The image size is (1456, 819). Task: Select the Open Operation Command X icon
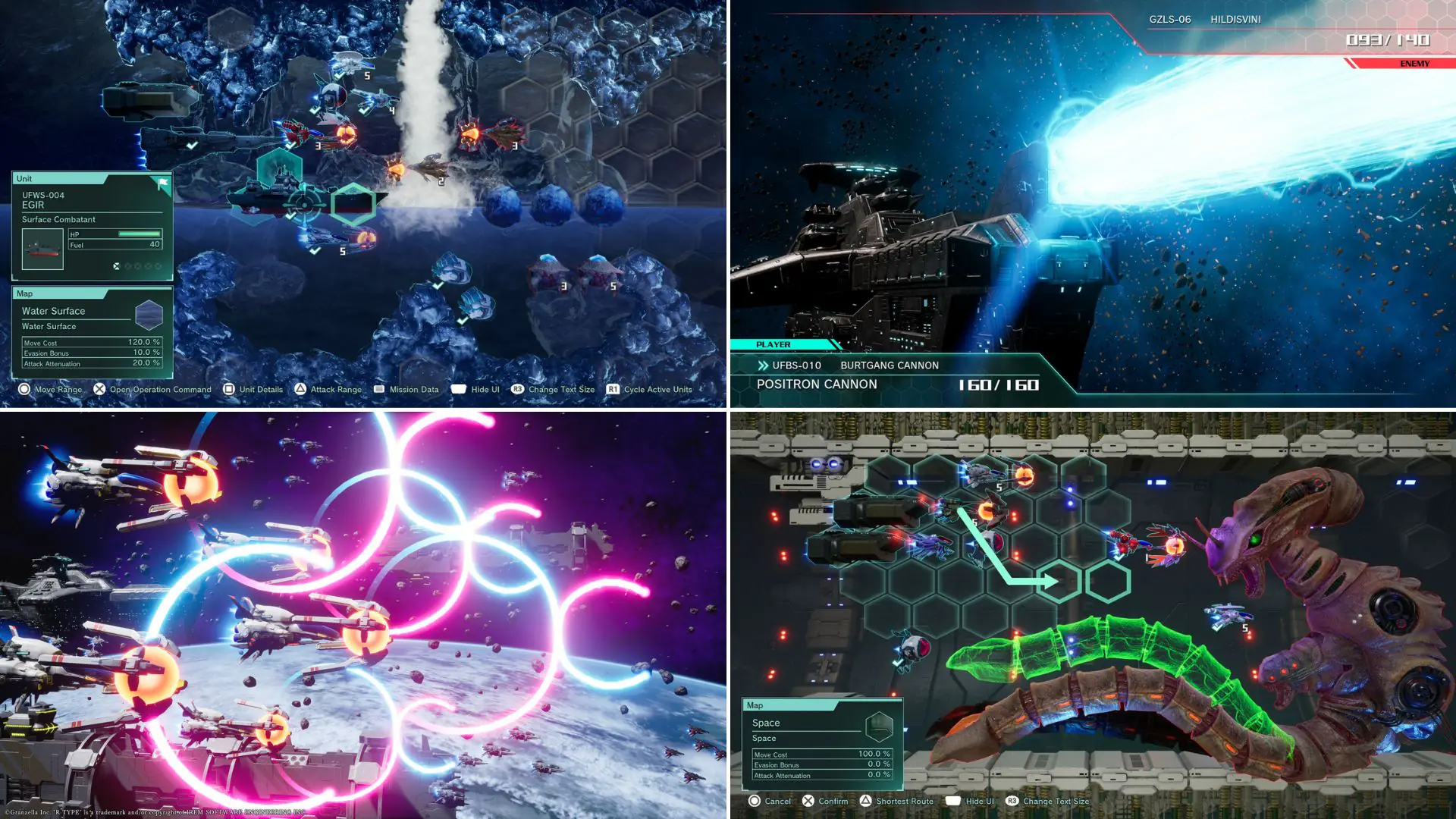point(99,389)
